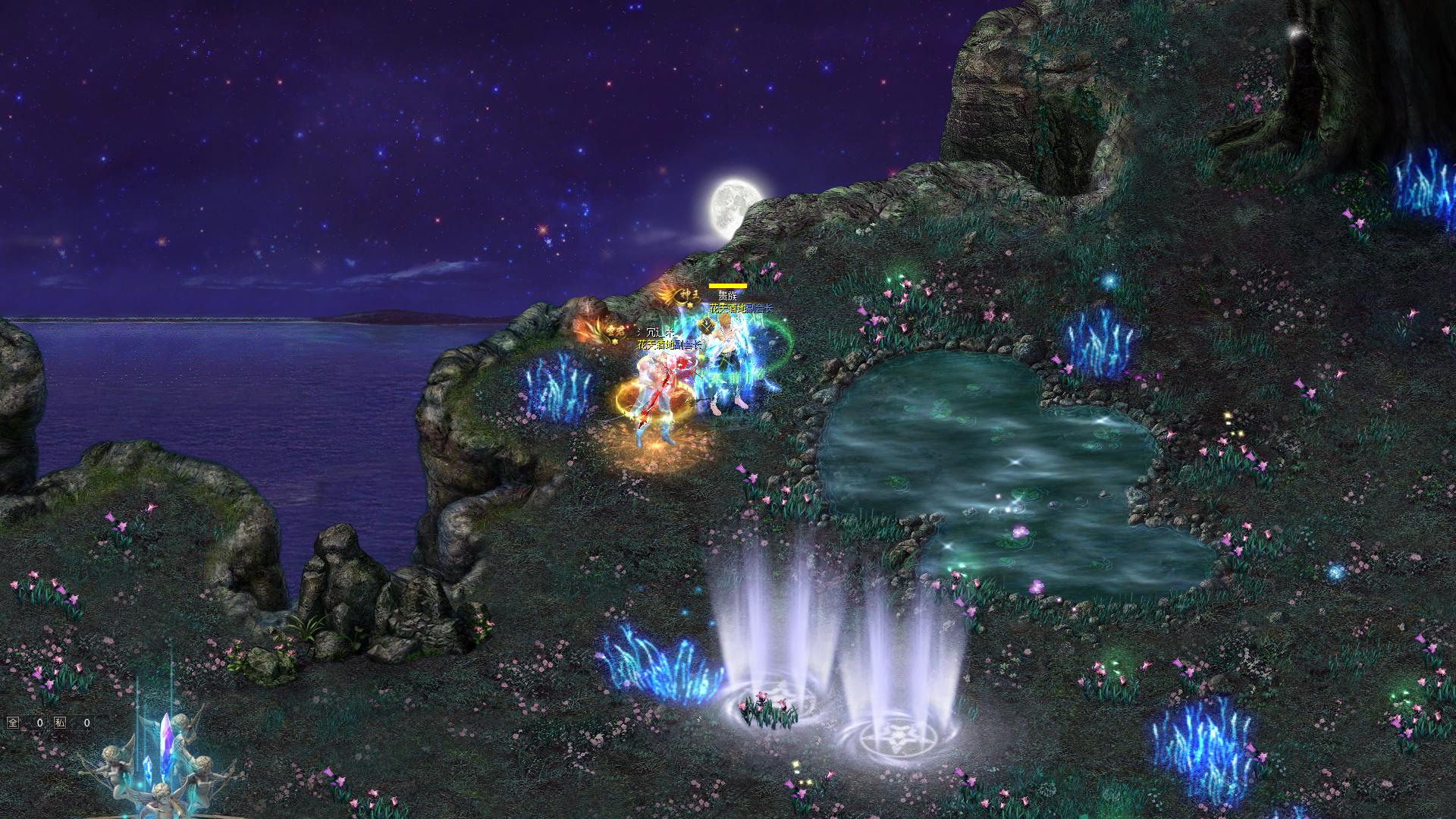Select the 全 (all) chat channel button
This screenshot has width=1456, height=819.
[x=13, y=723]
